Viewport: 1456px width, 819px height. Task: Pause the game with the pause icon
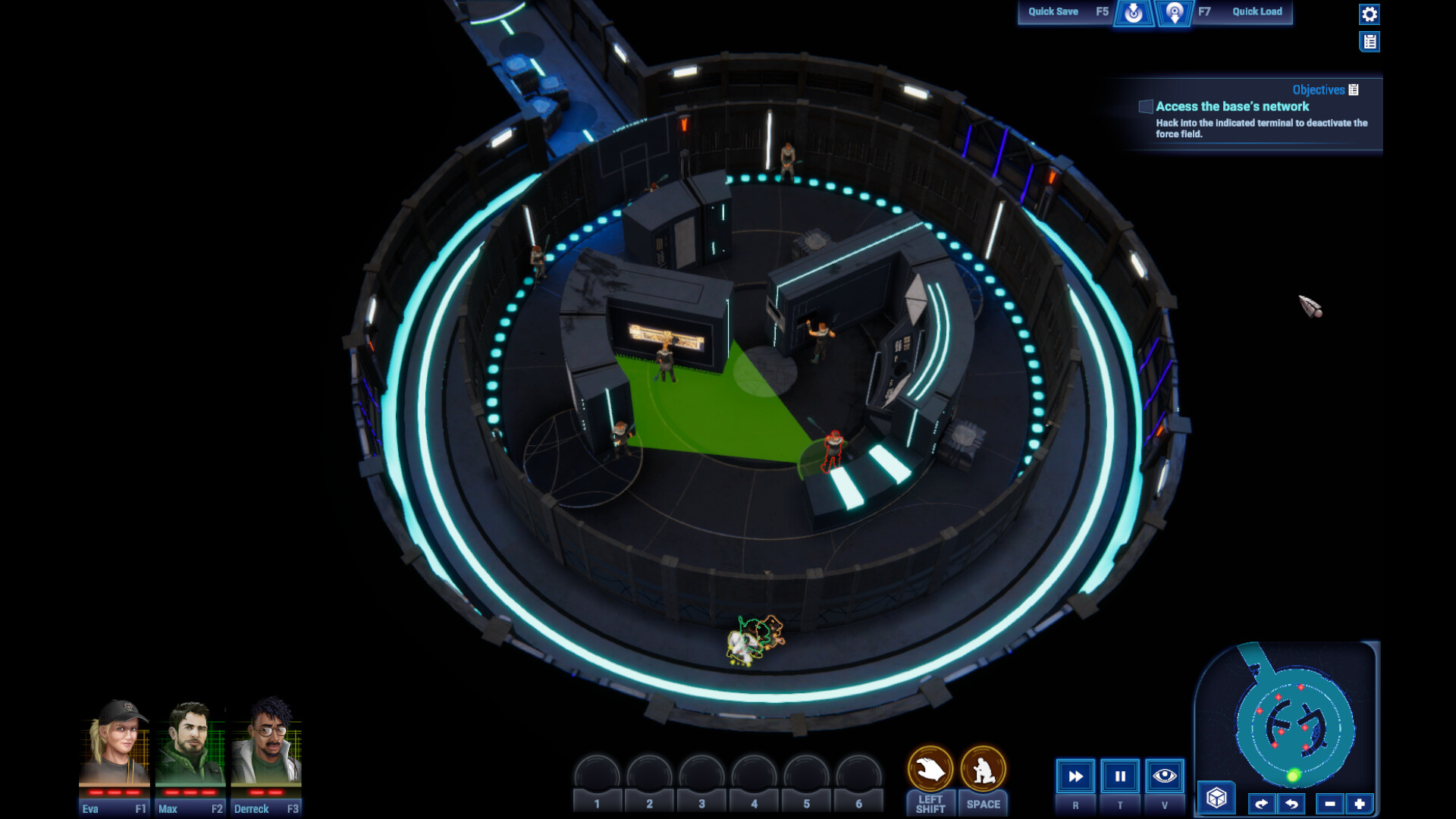click(x=1119, y=776)
